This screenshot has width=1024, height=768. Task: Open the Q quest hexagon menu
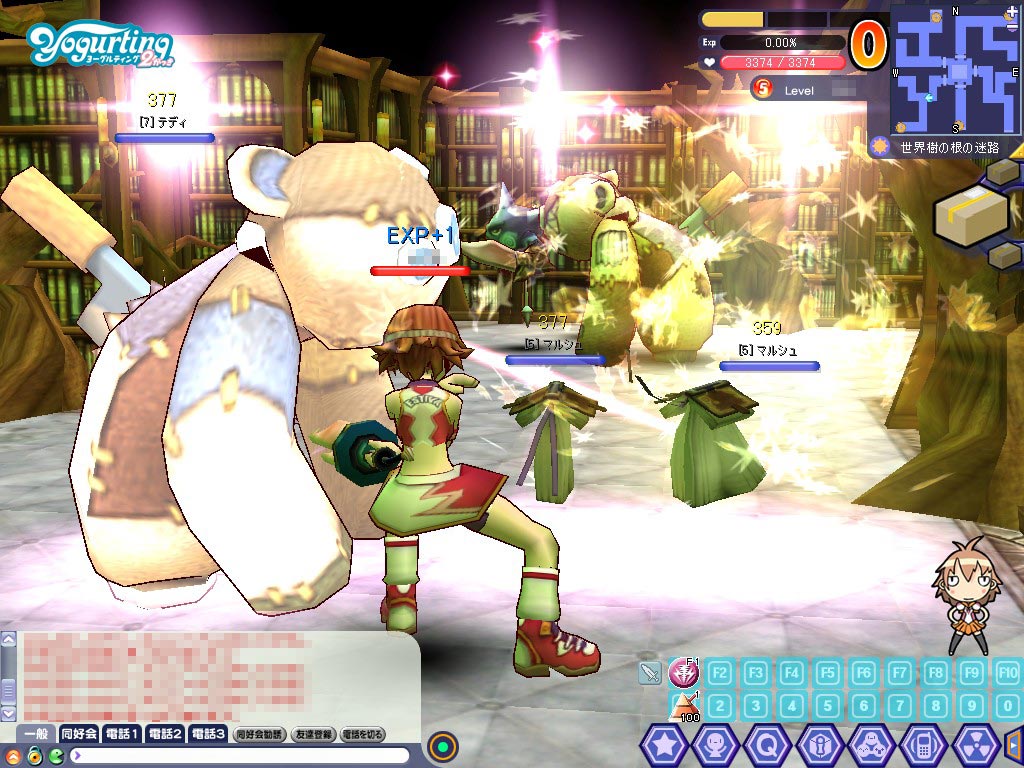coord(767,745)
